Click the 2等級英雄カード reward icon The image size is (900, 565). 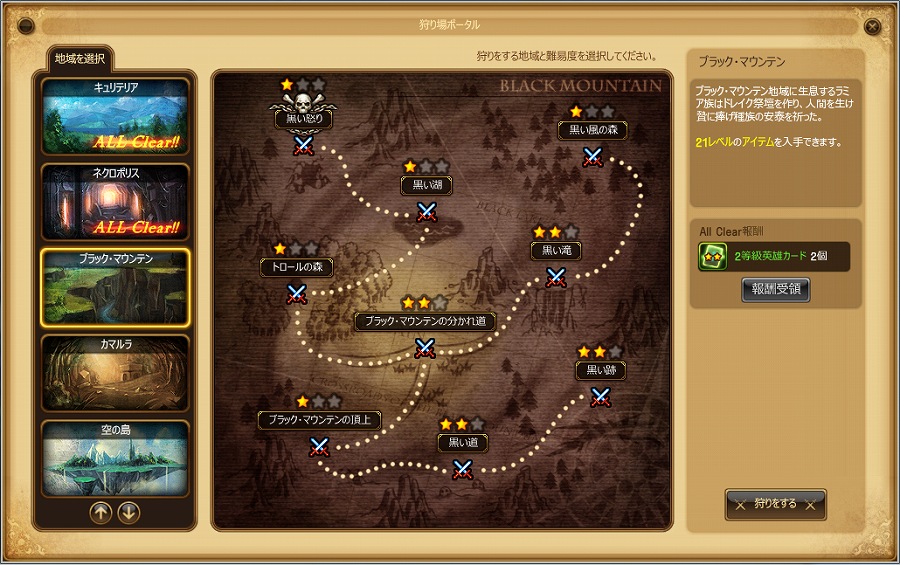pos(712,257)
